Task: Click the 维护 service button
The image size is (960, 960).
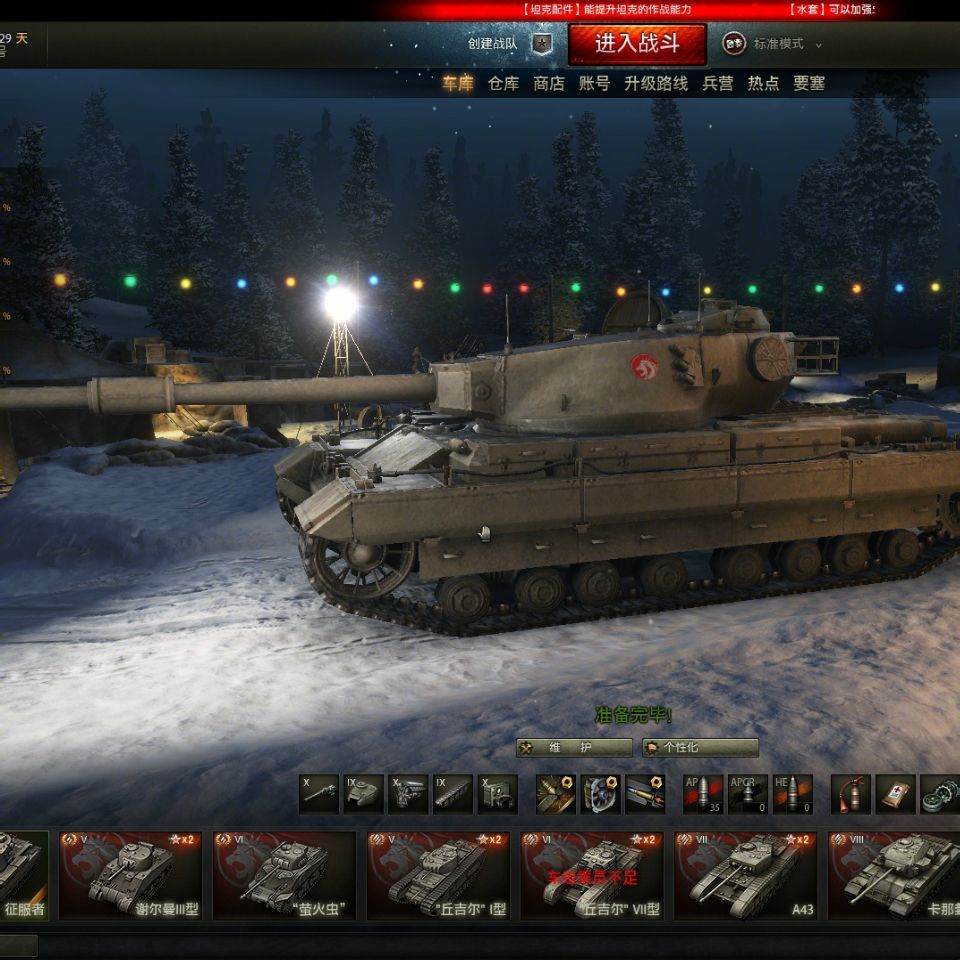Action: pos(574,748)
